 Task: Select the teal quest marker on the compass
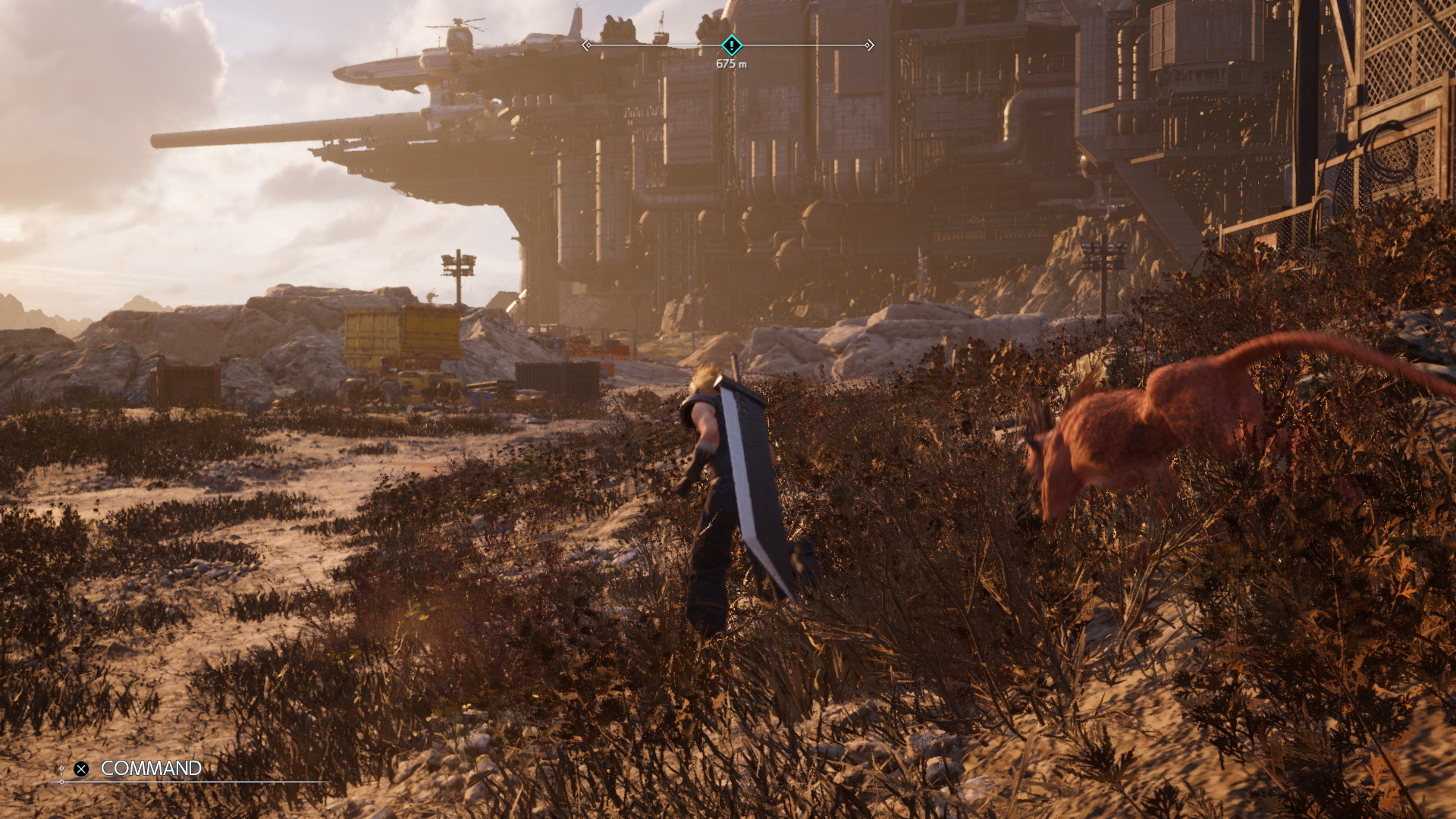tap(731, 45)
